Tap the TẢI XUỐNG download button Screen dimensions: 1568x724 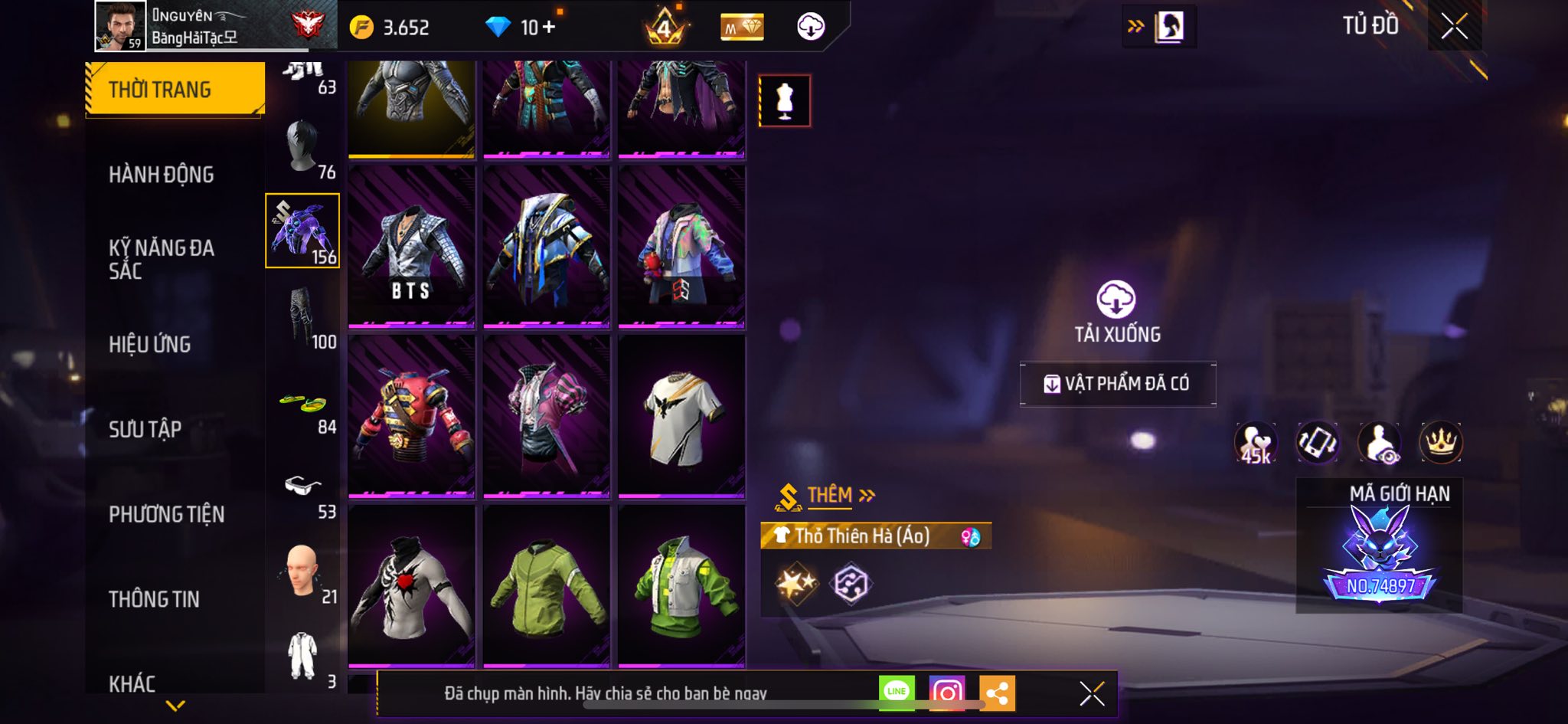pyautogui.click(x=1116, y=310)
